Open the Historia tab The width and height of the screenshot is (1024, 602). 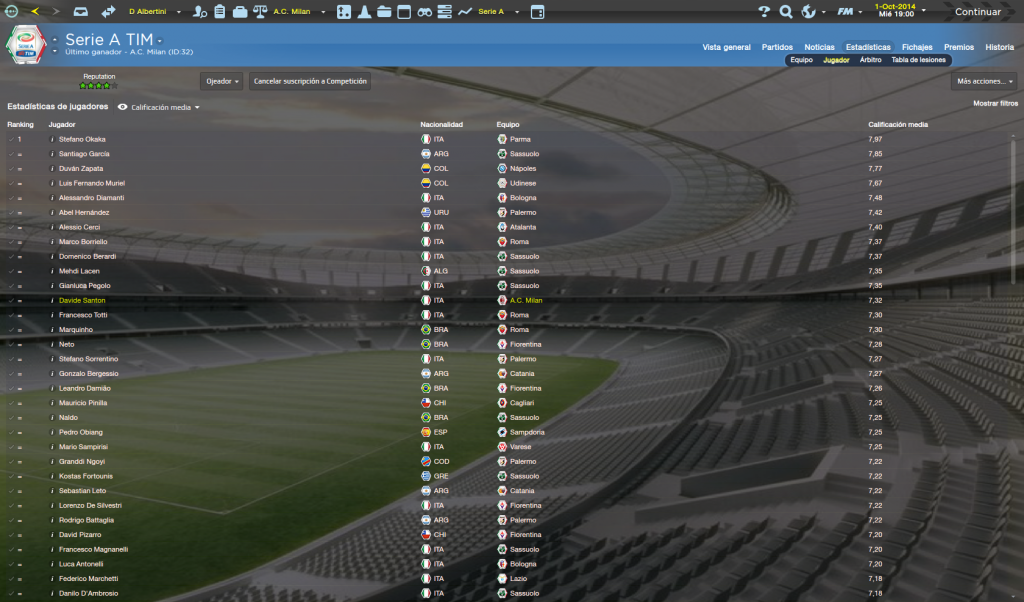point(999,47)
